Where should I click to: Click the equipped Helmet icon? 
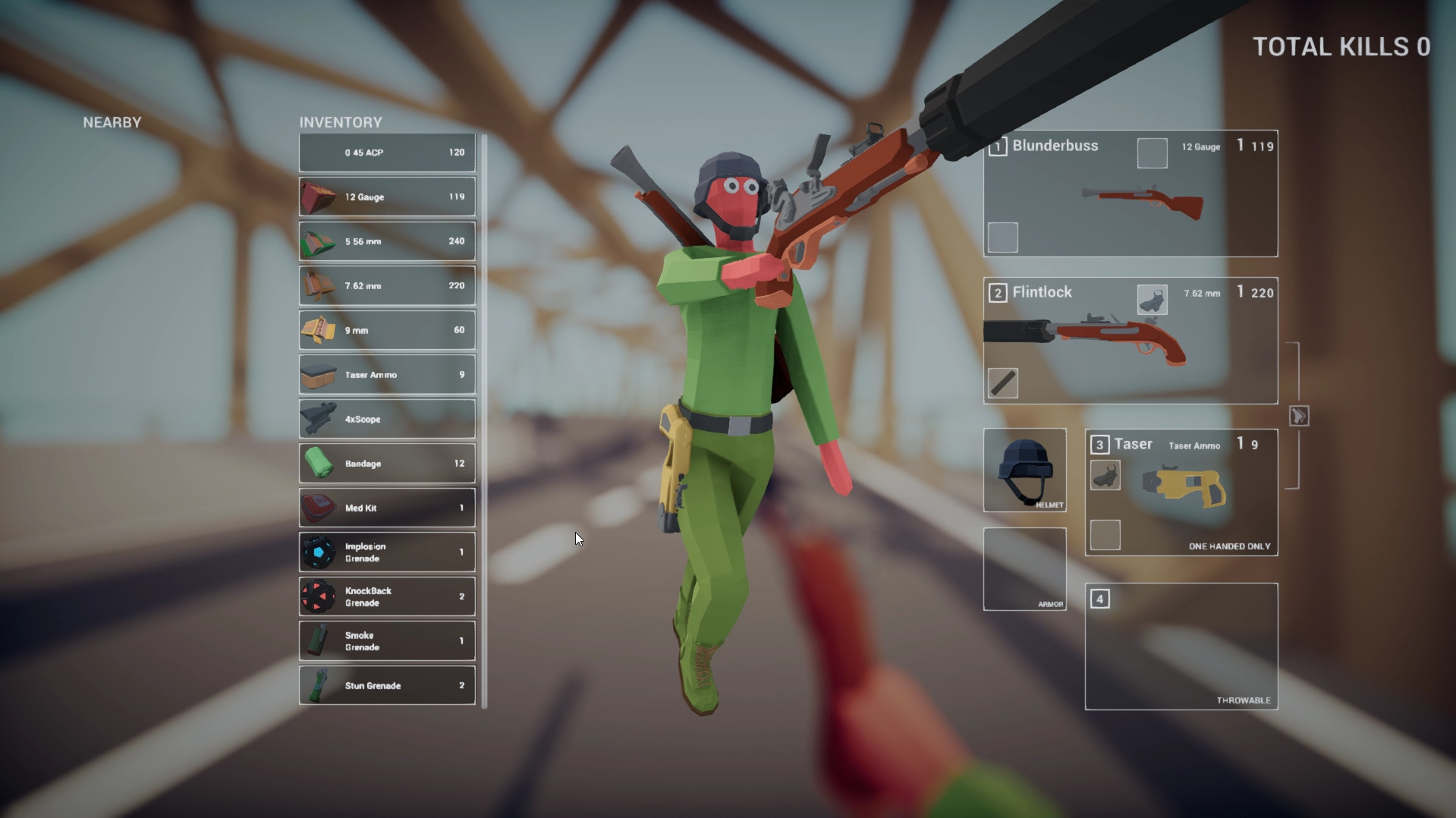tap(1024, 469)
